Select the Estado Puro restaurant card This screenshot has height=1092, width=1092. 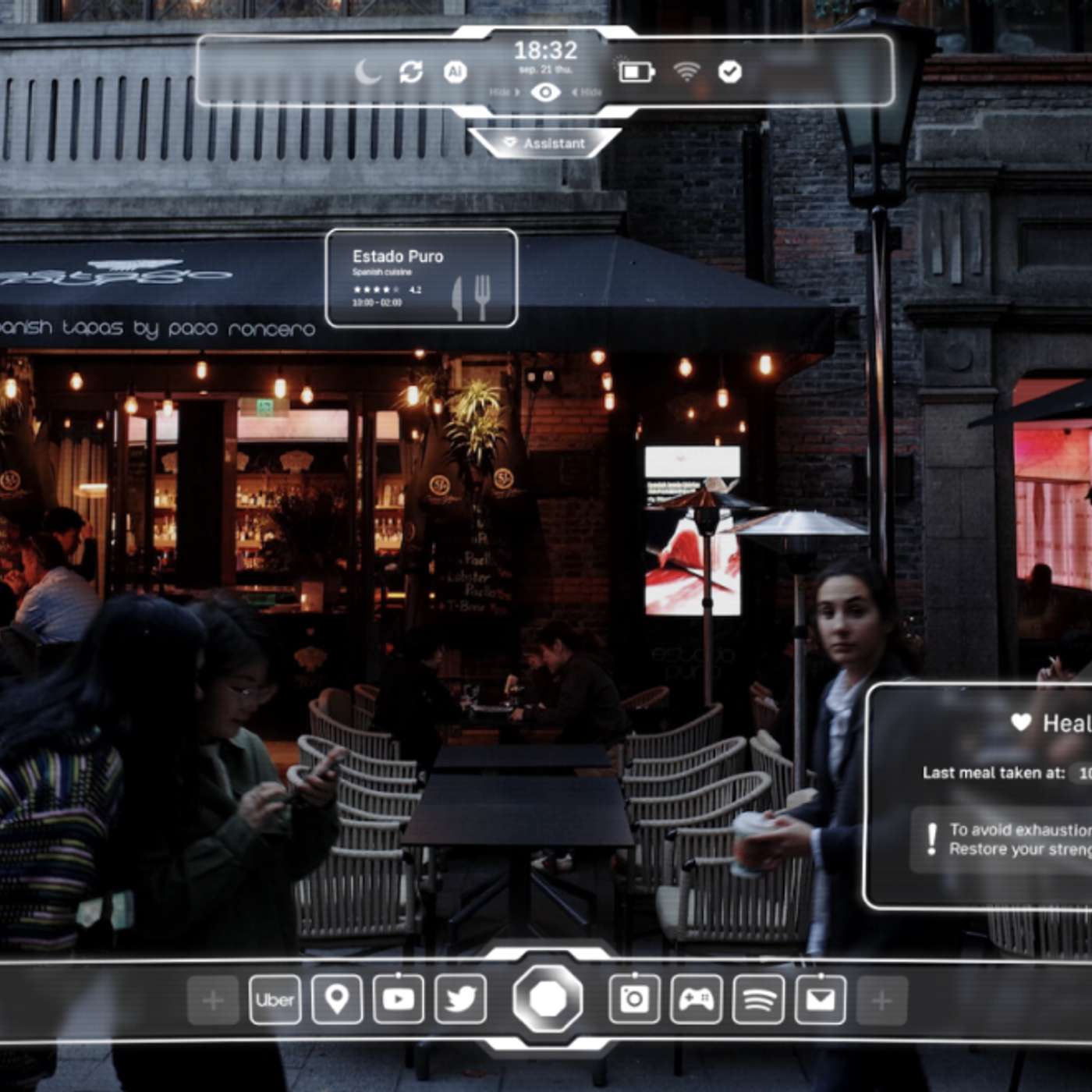(x=421, y=278)
